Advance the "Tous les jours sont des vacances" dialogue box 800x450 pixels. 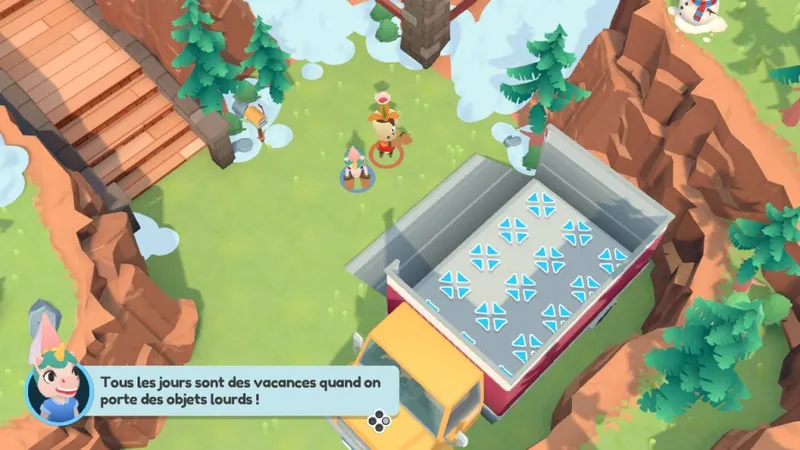378,421
